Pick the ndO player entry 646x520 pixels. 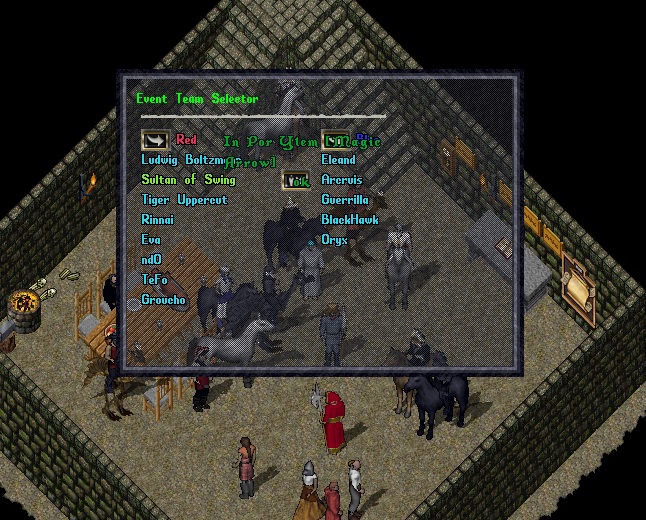click(x=151, y=260)
